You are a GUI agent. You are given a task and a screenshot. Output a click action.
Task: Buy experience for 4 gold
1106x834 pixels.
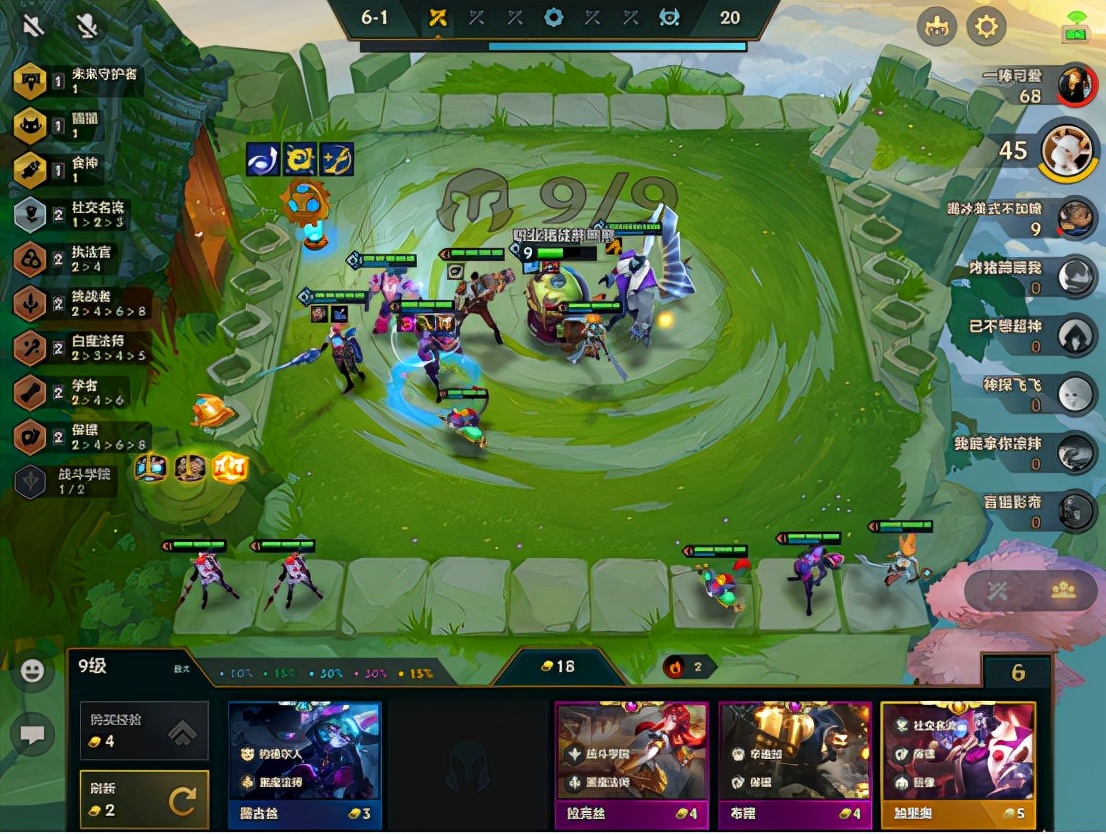coord(145,731)
